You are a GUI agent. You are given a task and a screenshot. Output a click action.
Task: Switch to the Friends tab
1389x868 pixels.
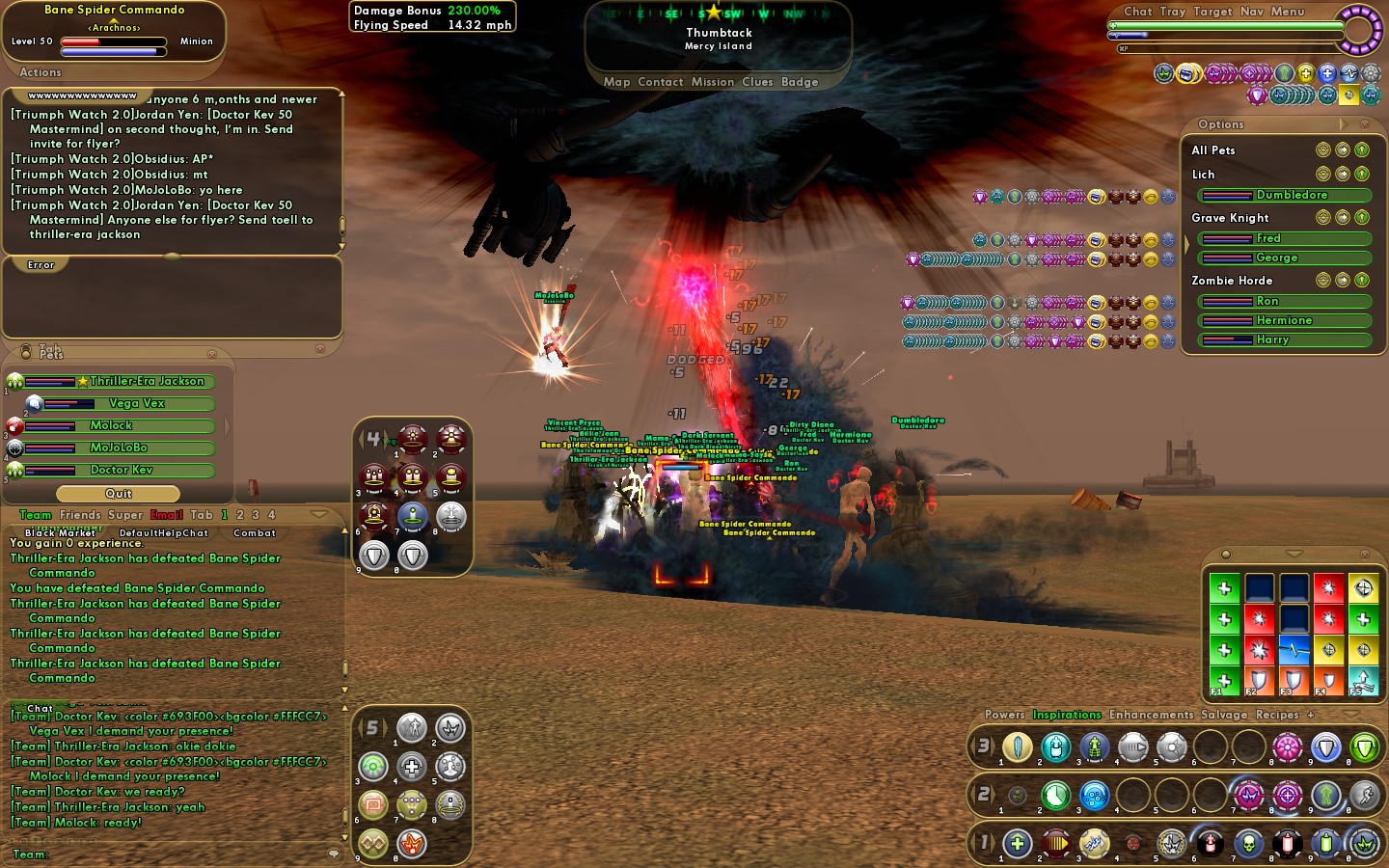80,515
